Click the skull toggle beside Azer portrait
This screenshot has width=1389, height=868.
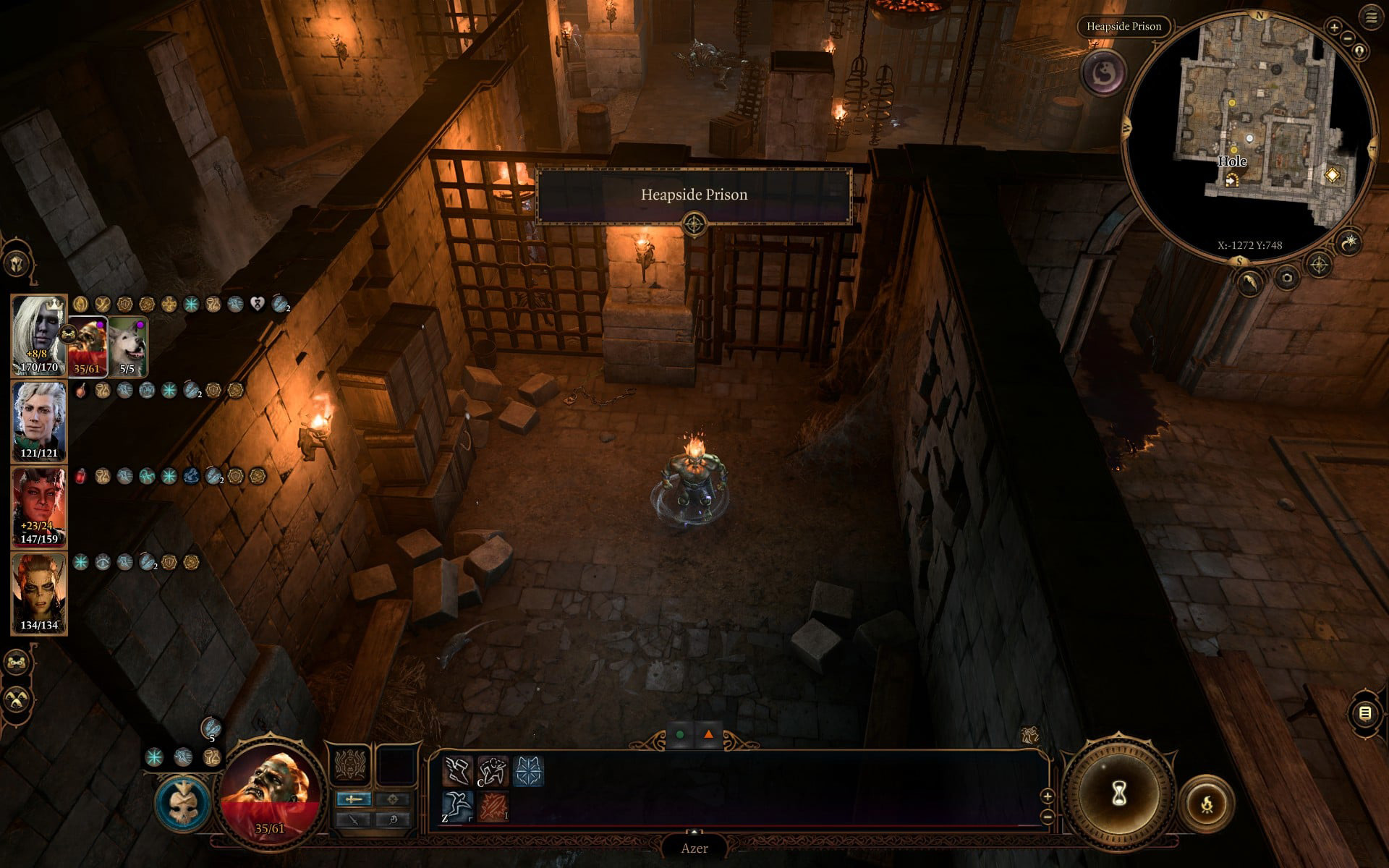183,803
